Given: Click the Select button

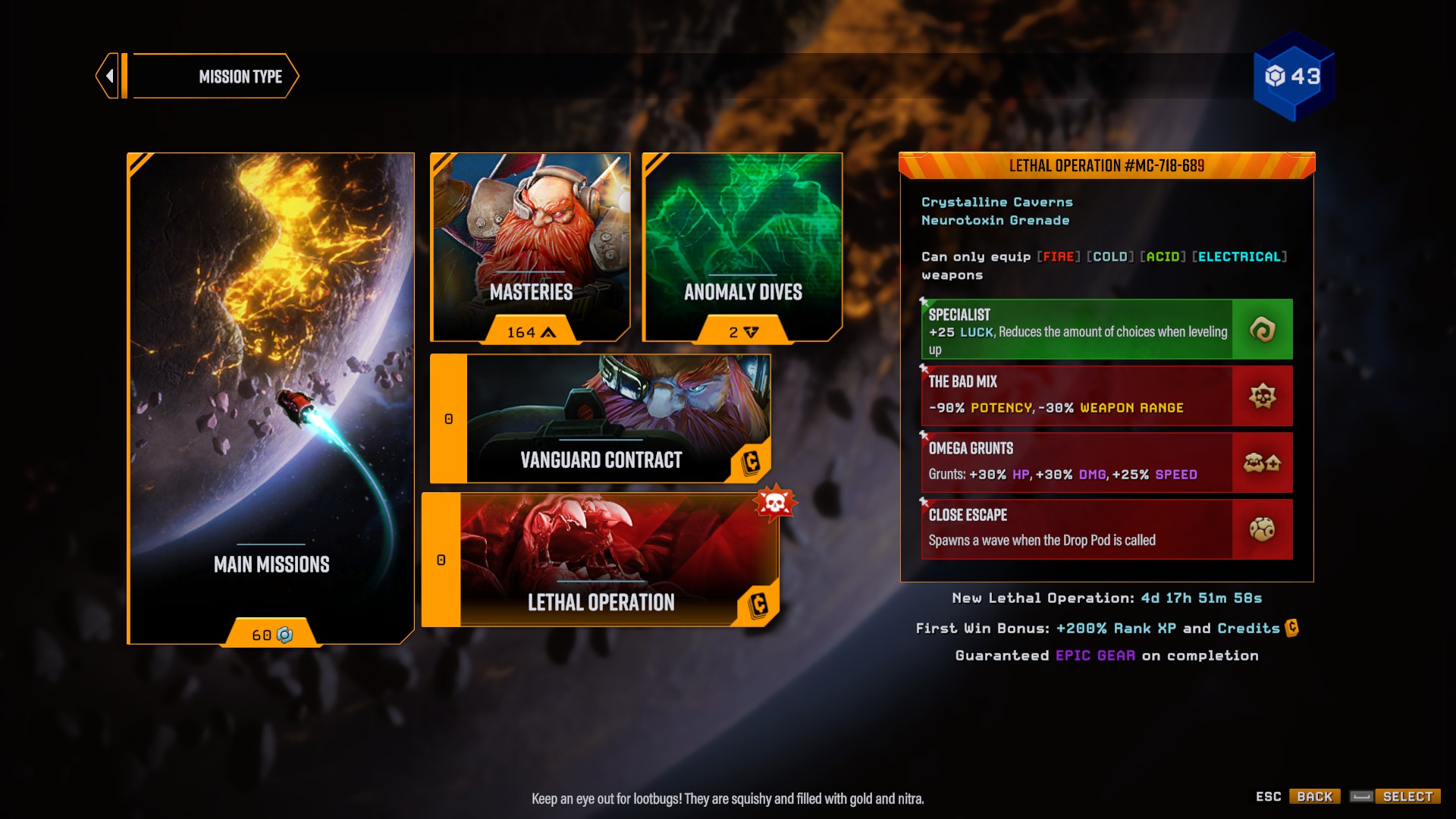Looking at the screenshot, I should 1407,796.
